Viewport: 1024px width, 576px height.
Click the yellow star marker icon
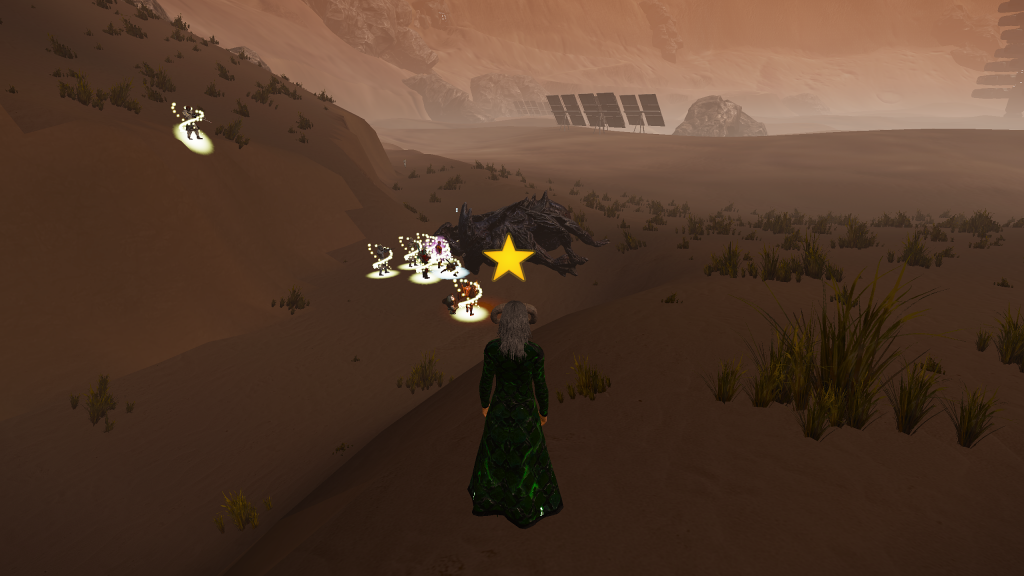[x=509, y=259]
